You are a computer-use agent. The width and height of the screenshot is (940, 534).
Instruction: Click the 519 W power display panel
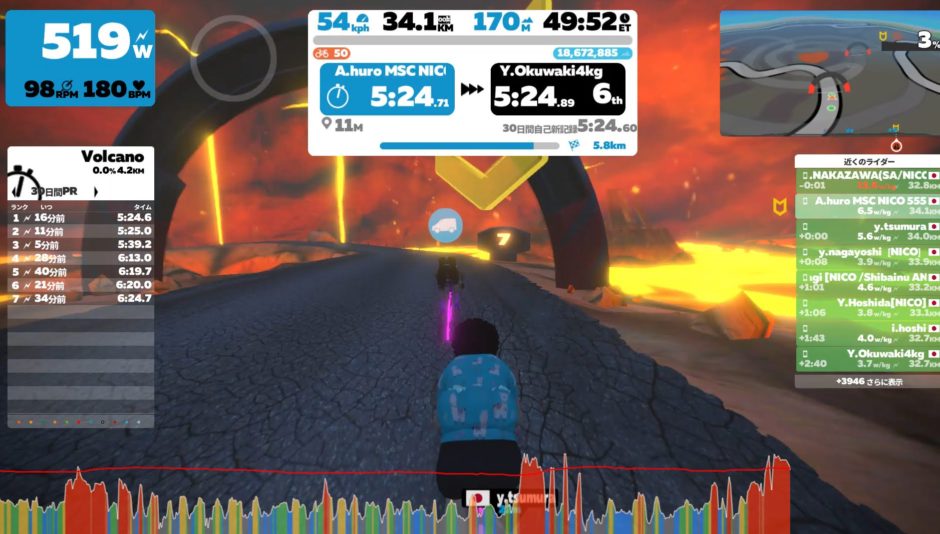click(81, 58)
